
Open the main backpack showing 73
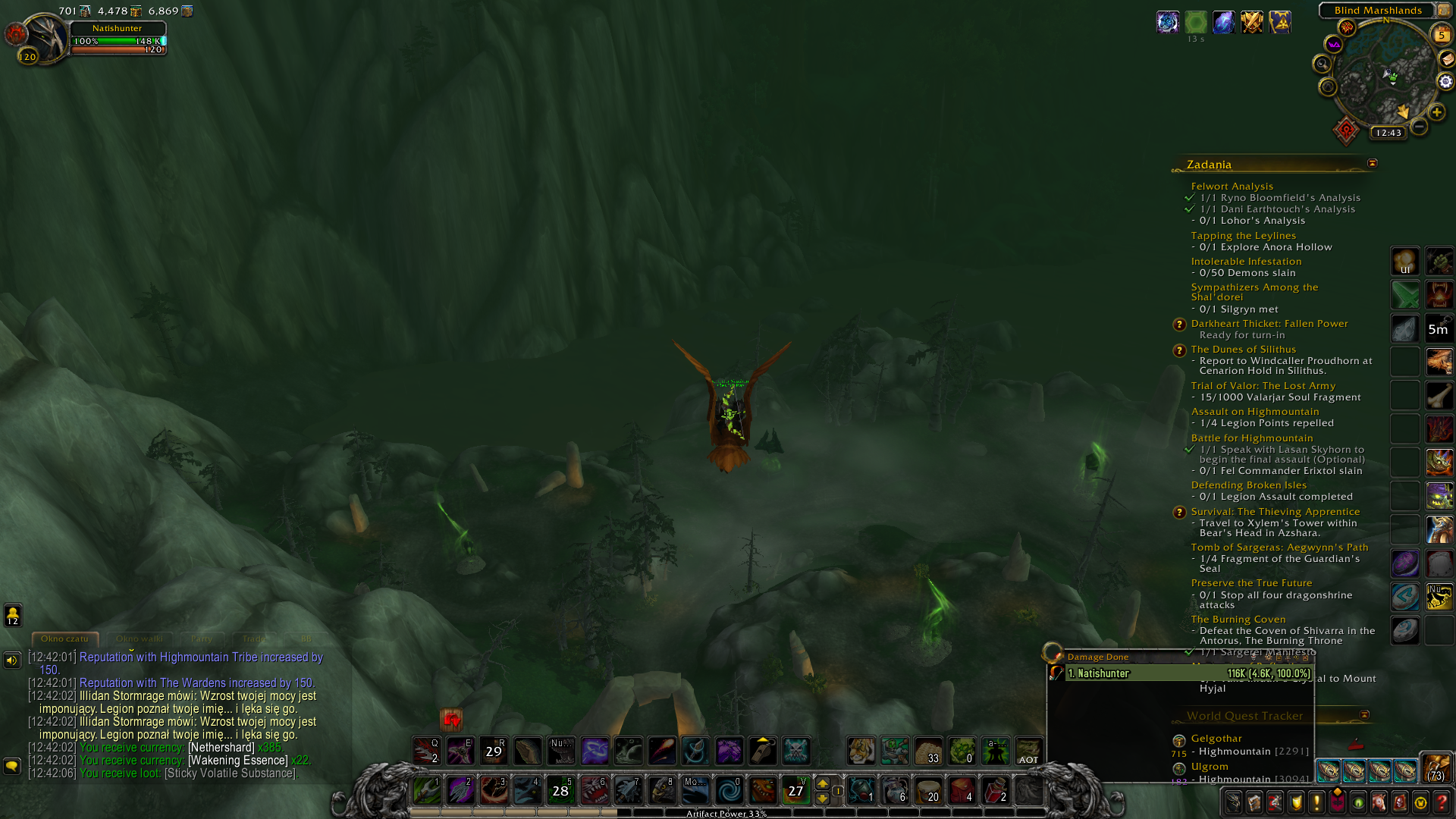[x=1436, y=768]
